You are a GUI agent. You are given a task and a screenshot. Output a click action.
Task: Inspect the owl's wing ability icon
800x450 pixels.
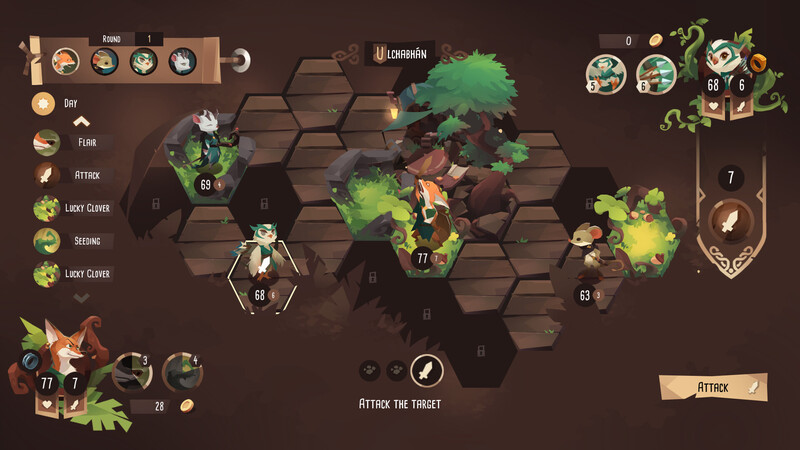(x=608, y=72)
